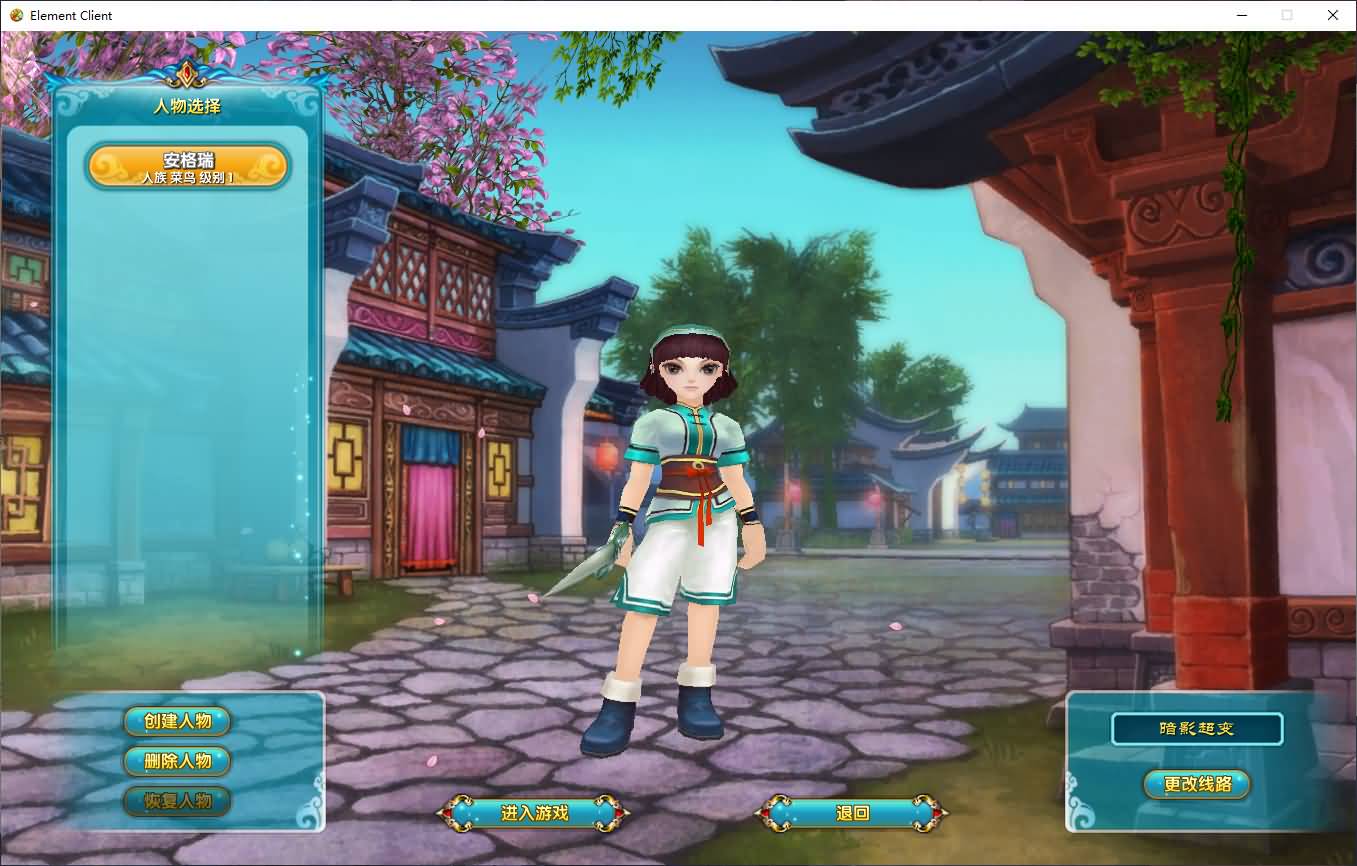Expand the server box labeled 暗影超变
This screenshot has height=866, width=1357.
[x=1197, y=729]
